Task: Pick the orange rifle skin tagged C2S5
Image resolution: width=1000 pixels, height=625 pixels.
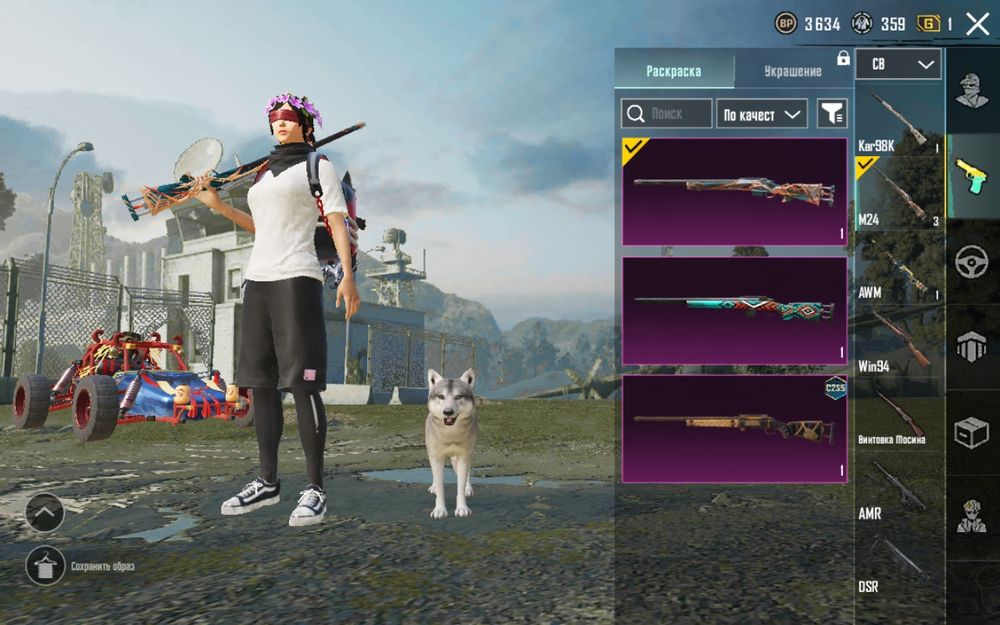Action: (734, 428)
